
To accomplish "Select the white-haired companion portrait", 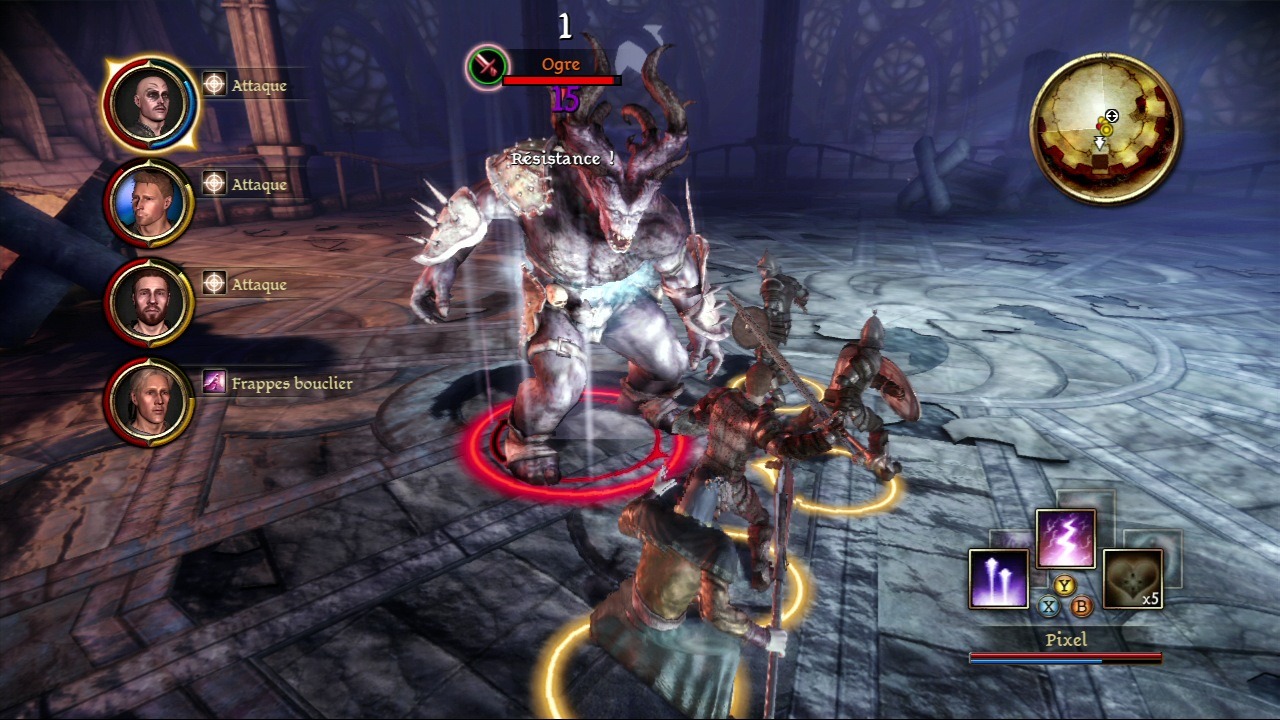I will pyautogui.click(x=150, y=402).
